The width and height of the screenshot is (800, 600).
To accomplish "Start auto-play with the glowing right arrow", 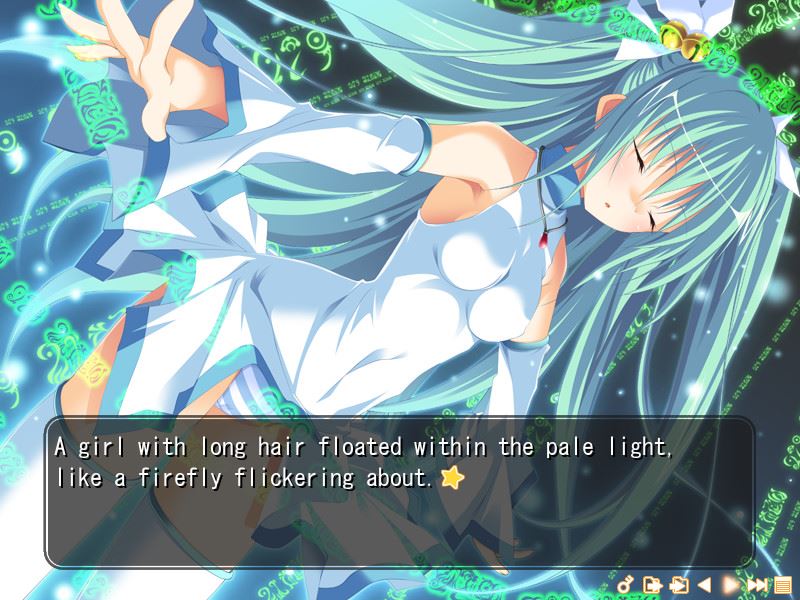I will [731, 584].
